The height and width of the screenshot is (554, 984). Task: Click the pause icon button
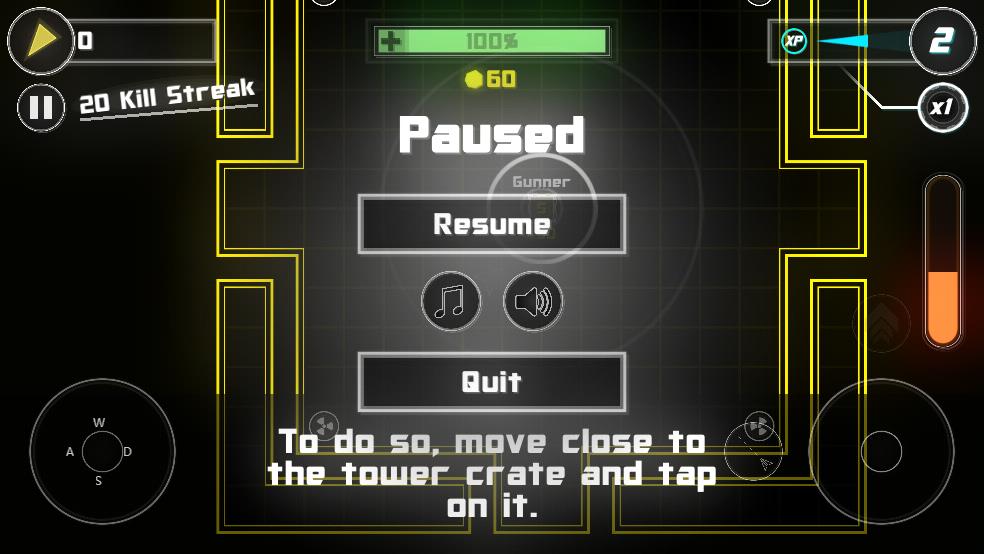pos(41,106)
